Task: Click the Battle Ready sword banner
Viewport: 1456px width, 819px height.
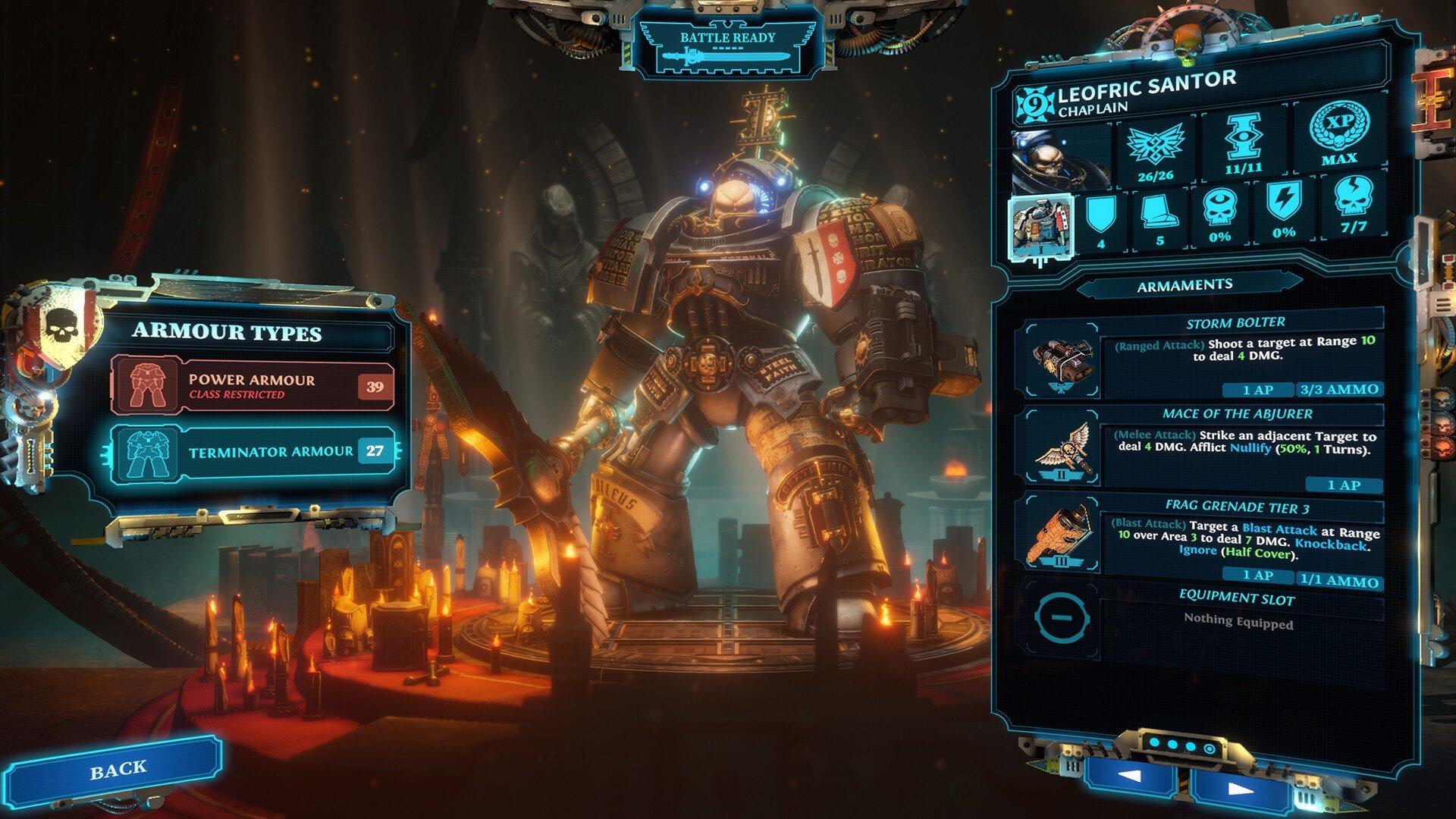Action: tap(726, 47)
